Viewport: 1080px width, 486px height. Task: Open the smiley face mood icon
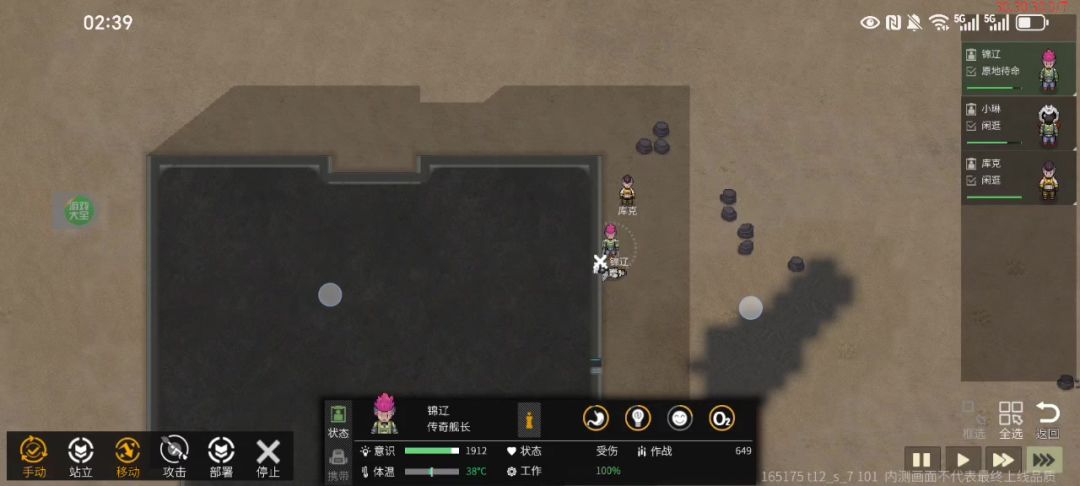point(680,418)
